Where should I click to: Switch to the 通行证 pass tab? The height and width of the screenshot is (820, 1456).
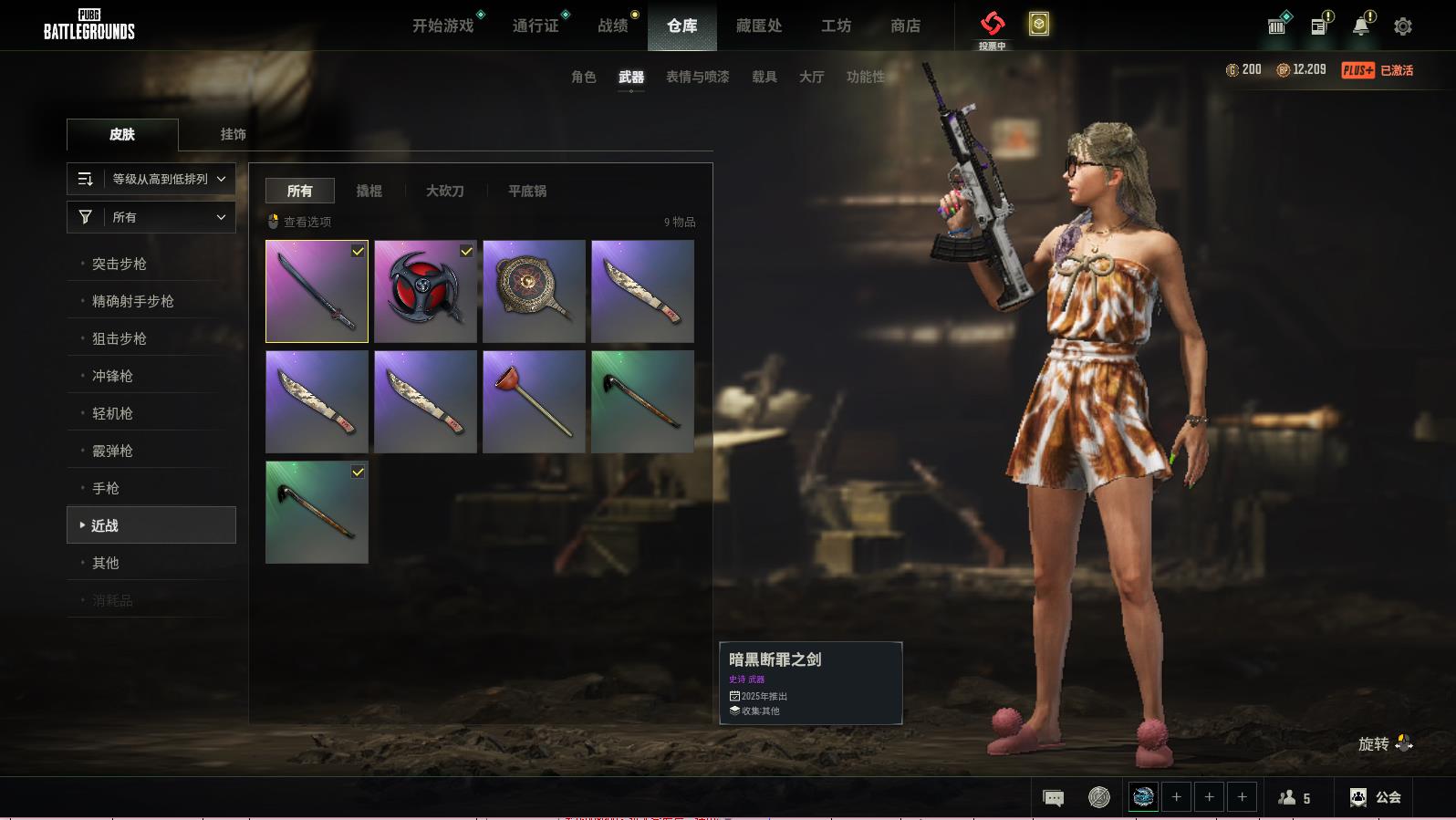536,26
